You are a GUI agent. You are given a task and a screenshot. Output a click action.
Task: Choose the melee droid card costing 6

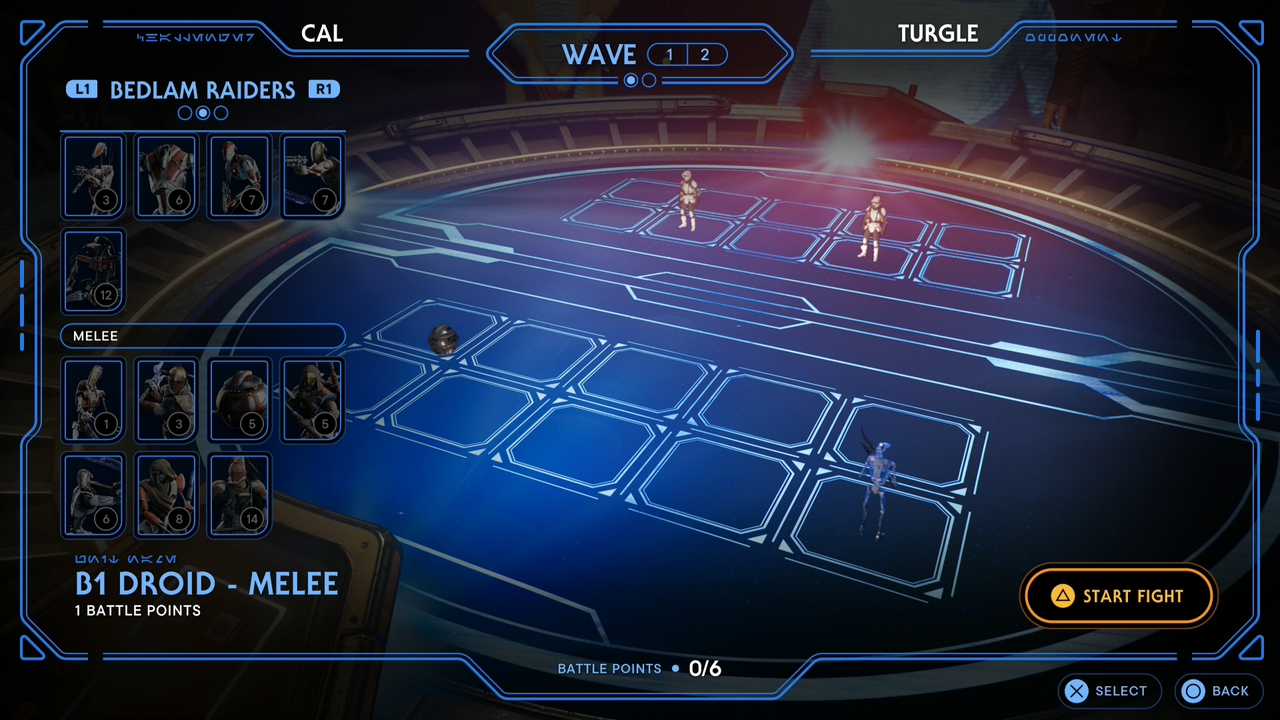(x=93, y=494)
